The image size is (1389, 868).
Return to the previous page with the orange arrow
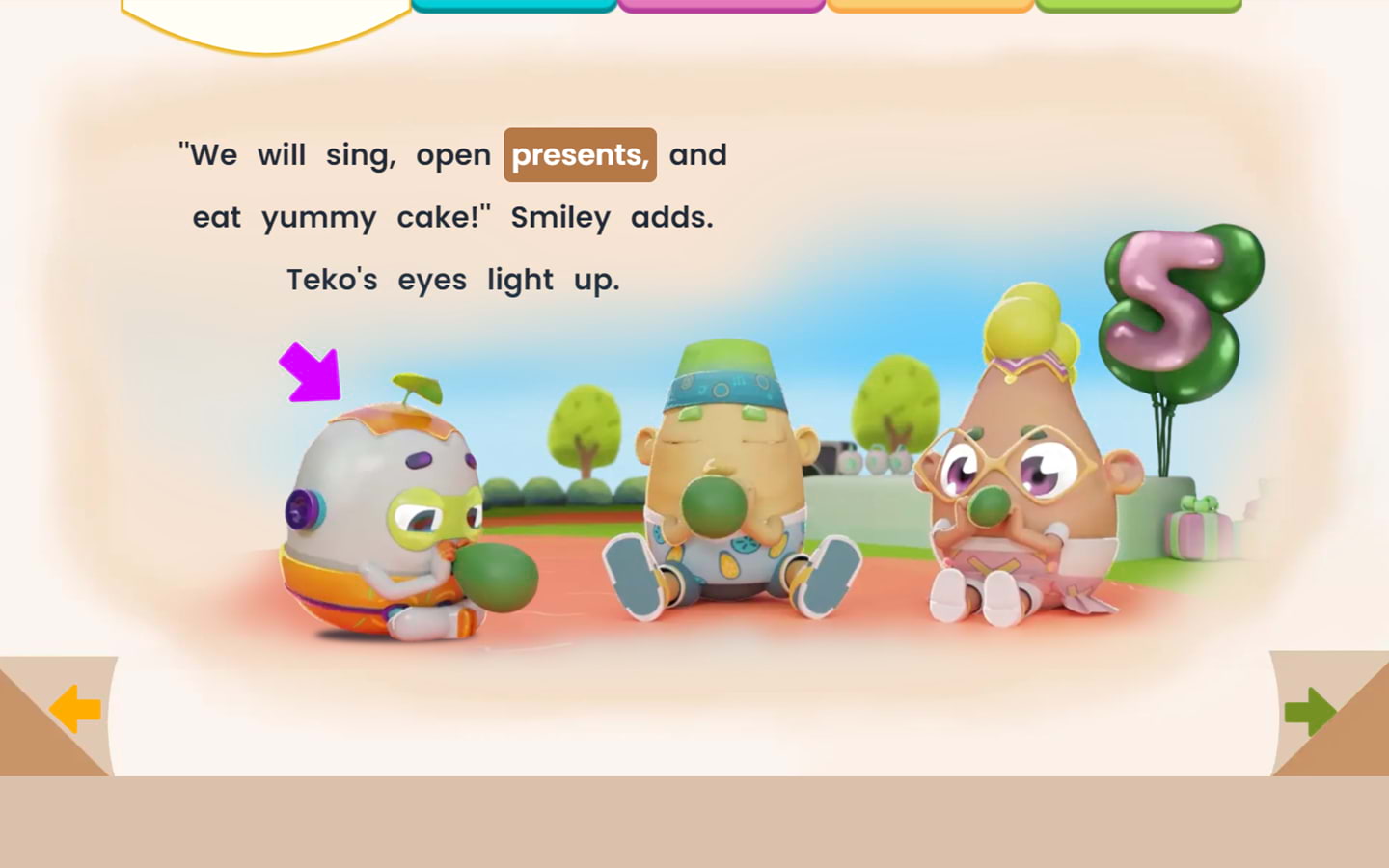75,710
